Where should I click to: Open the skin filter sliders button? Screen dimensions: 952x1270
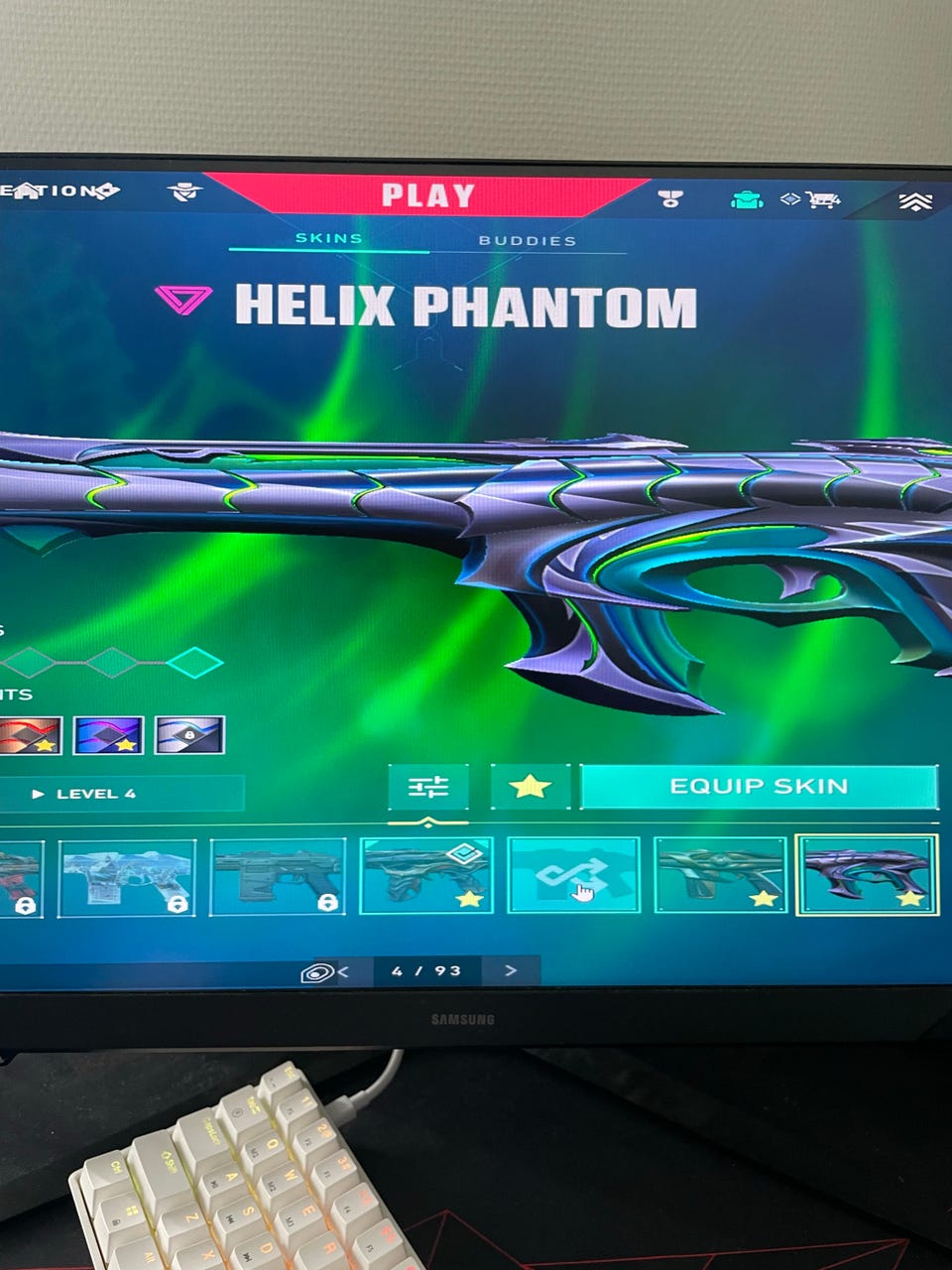[x=428, y=787]
